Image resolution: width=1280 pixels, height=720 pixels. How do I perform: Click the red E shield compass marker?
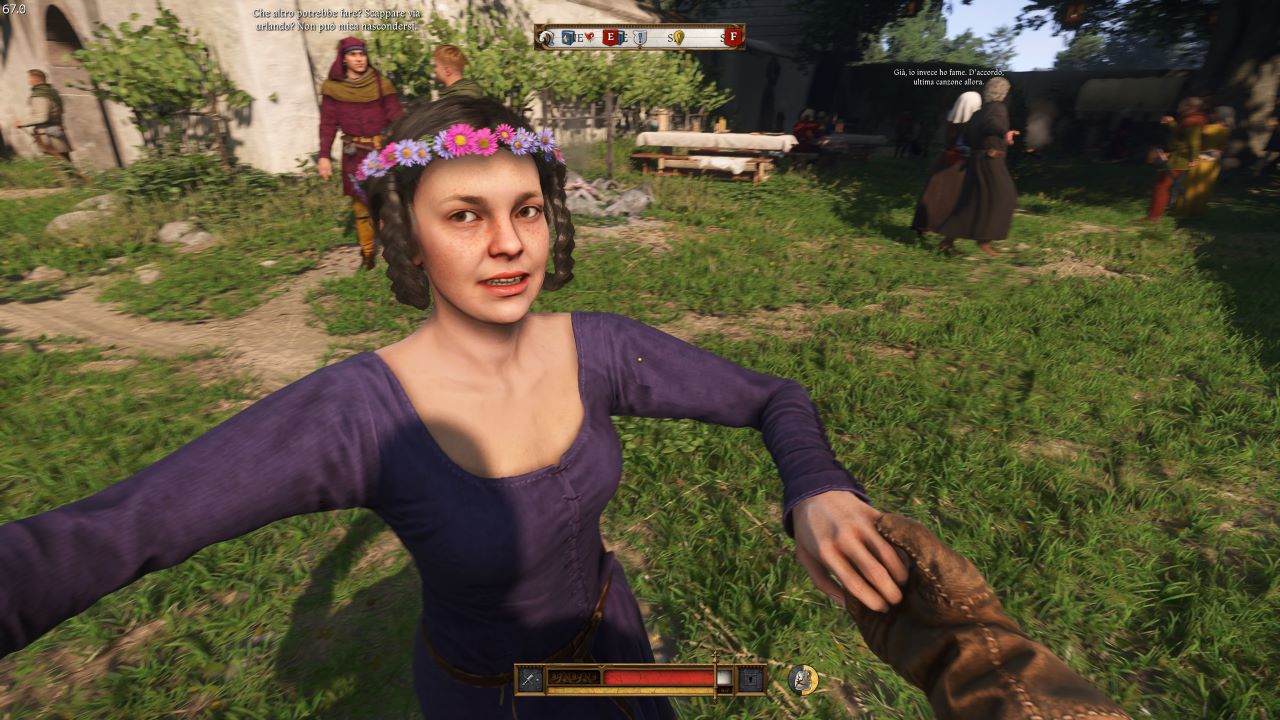pyautogui.click(x=610, y=38)
